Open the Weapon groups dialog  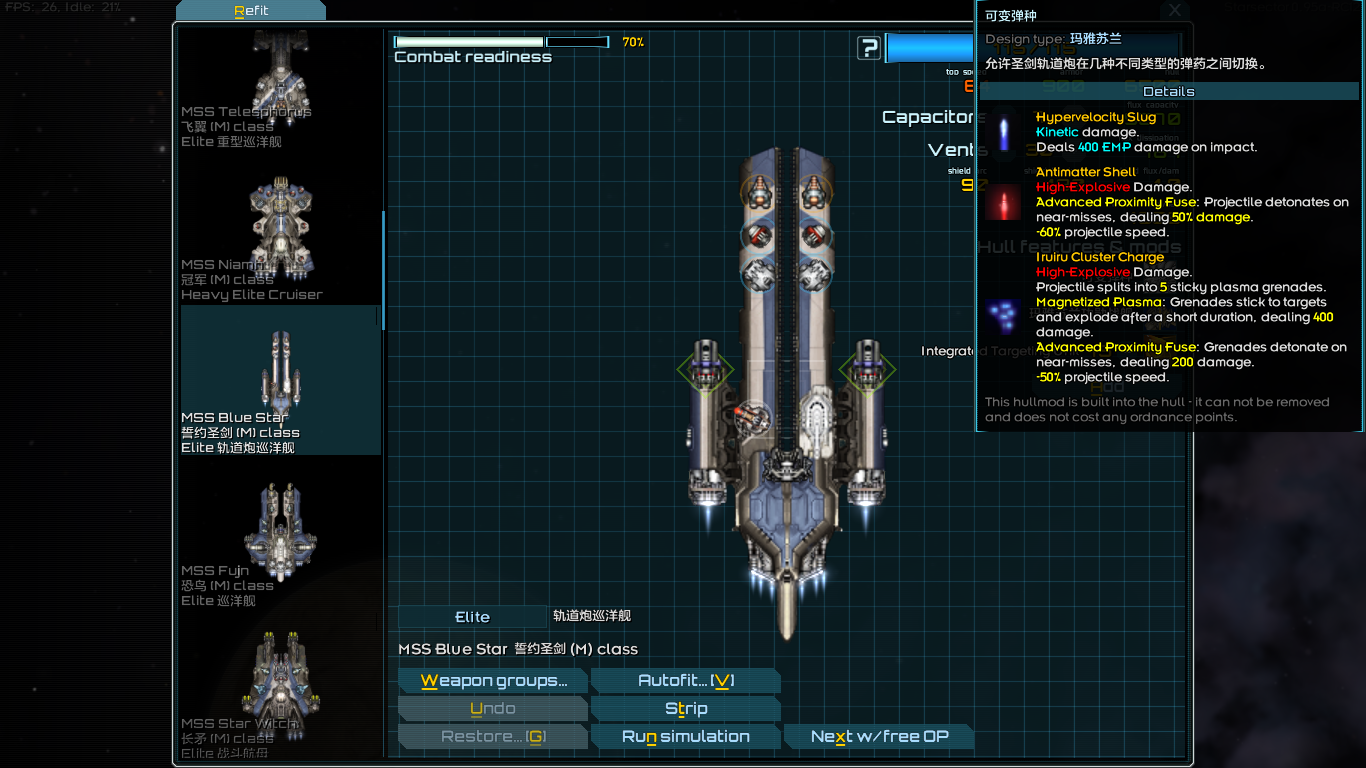tap(492, 681)
